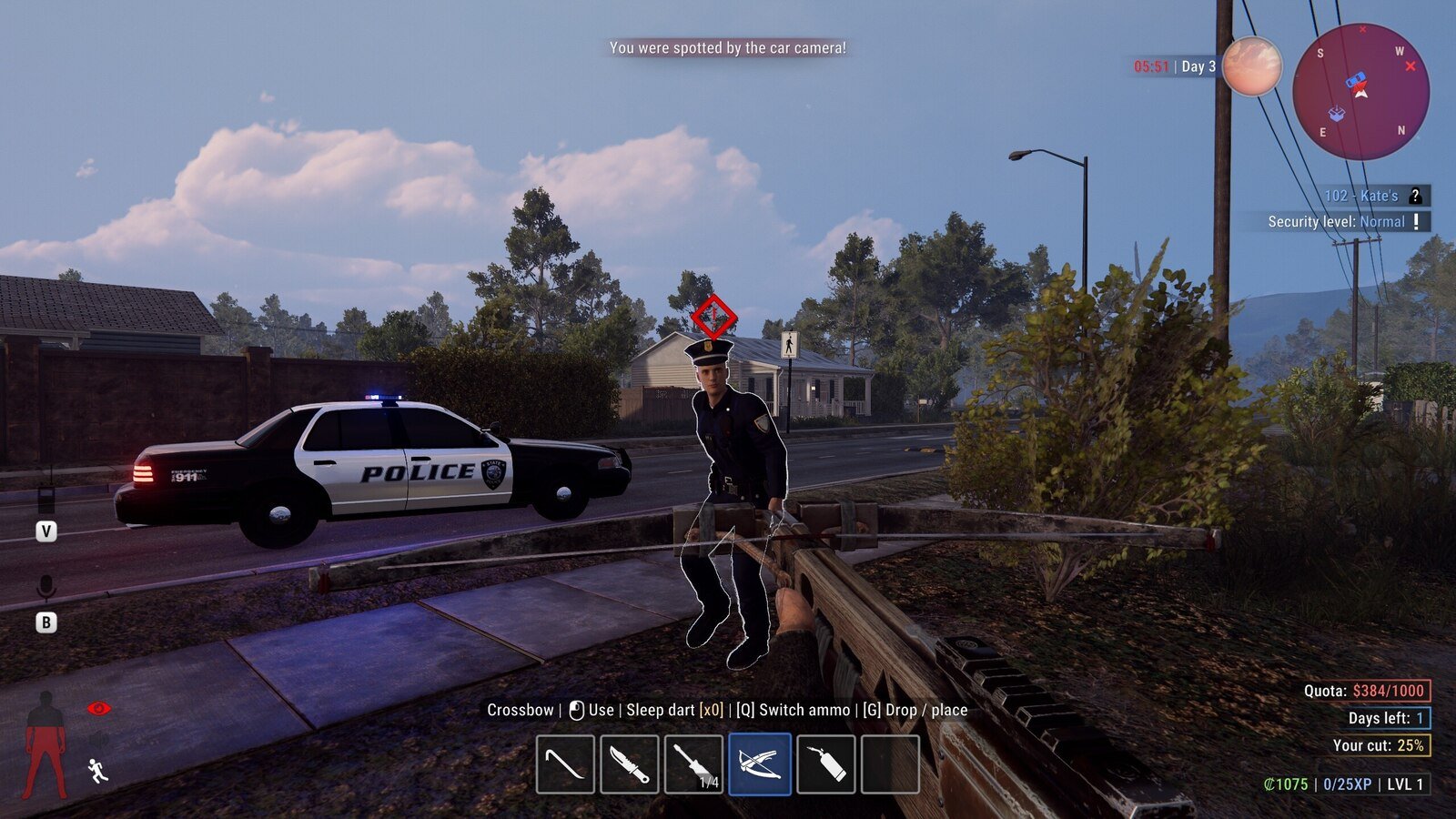Click the microphone voice chat icon
Viewport: 1456px width, 819px height.
(x=45, y=588)
